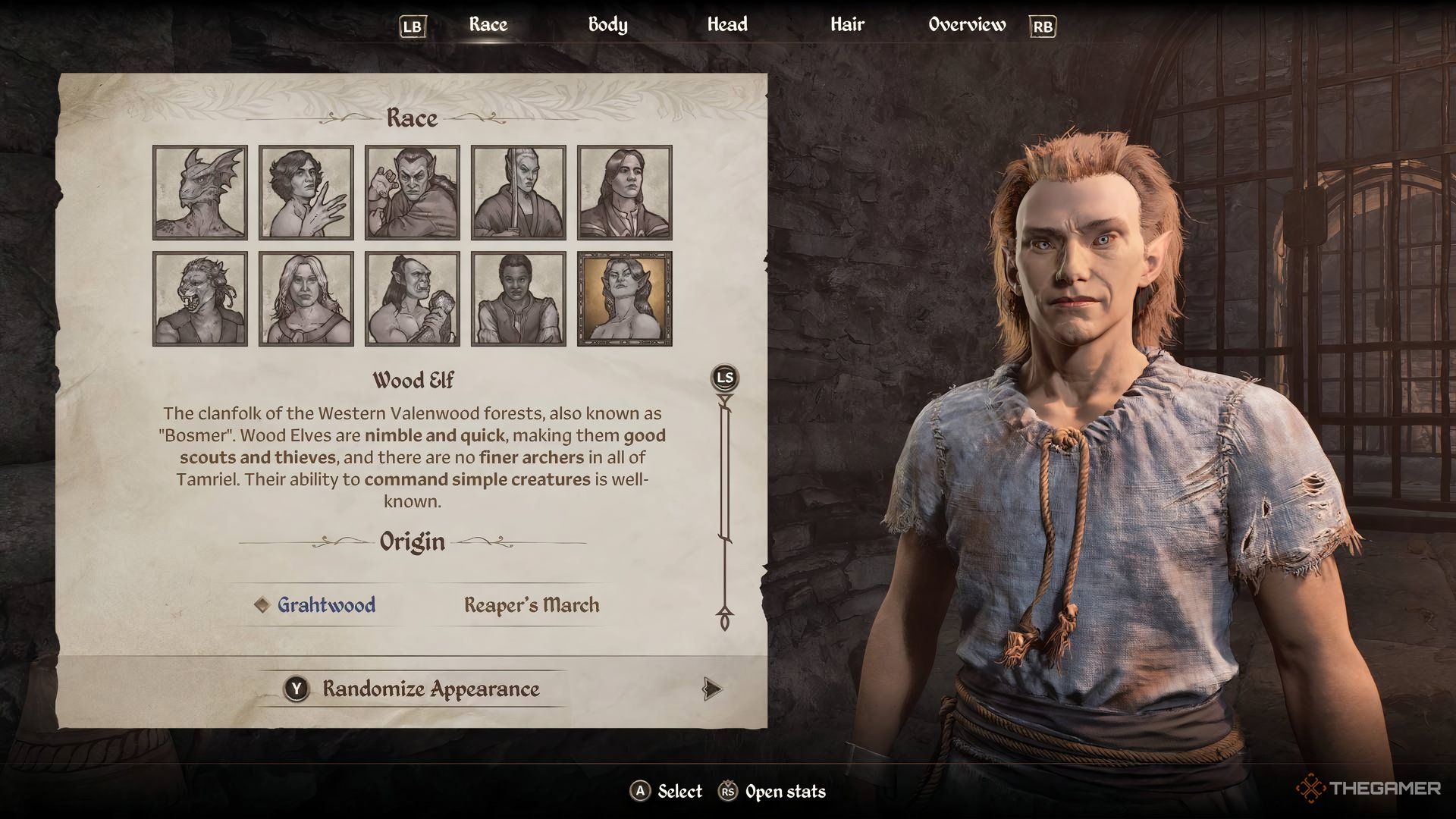Choose the Reaper's March origin
Image resolution: width=1456 pixels, height=819 pixels.
[x=532, y=605]
